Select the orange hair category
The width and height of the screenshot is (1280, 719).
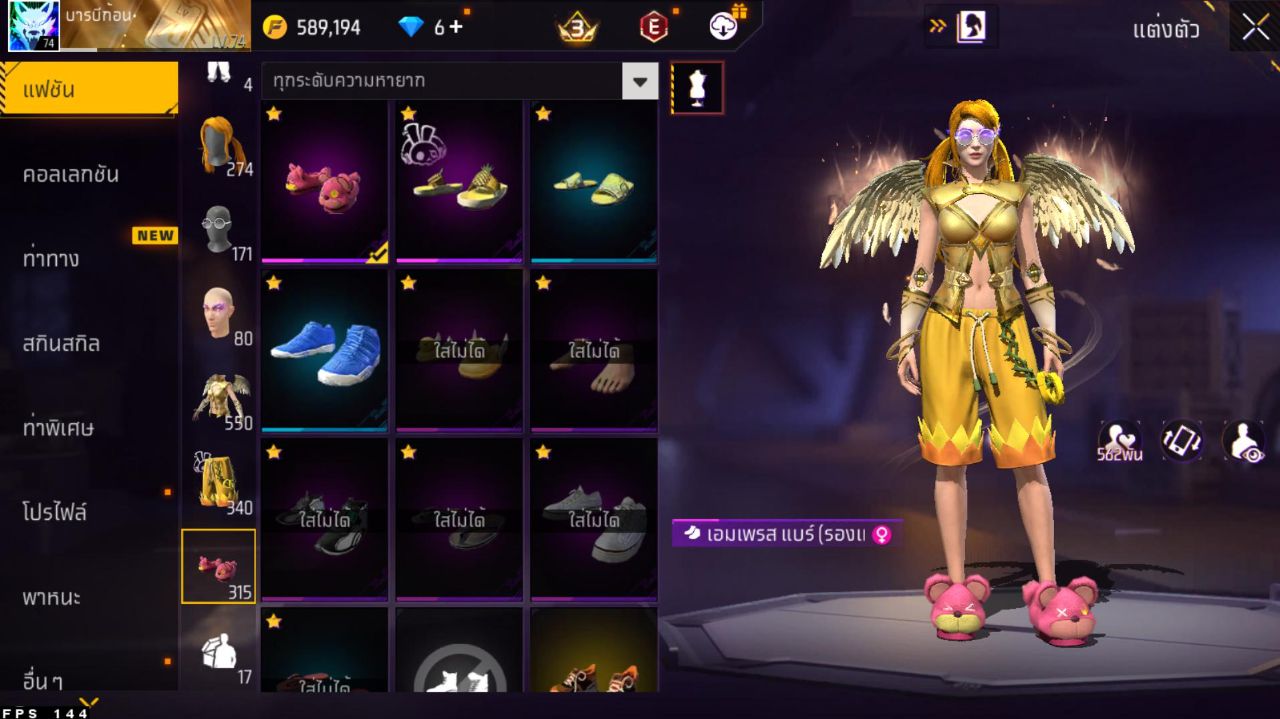tap(220, 145)
